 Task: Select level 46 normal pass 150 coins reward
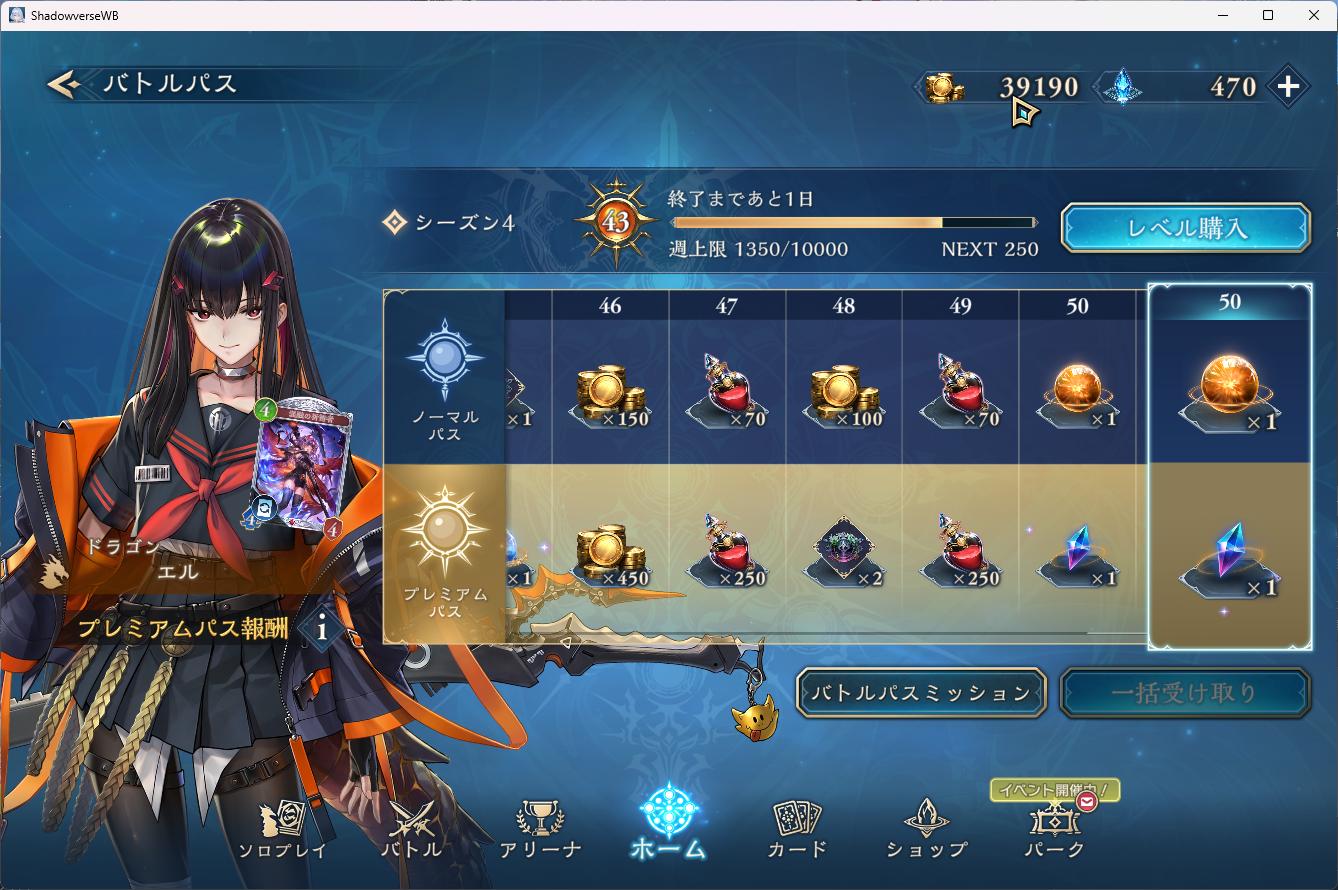[x=610, y=395]
